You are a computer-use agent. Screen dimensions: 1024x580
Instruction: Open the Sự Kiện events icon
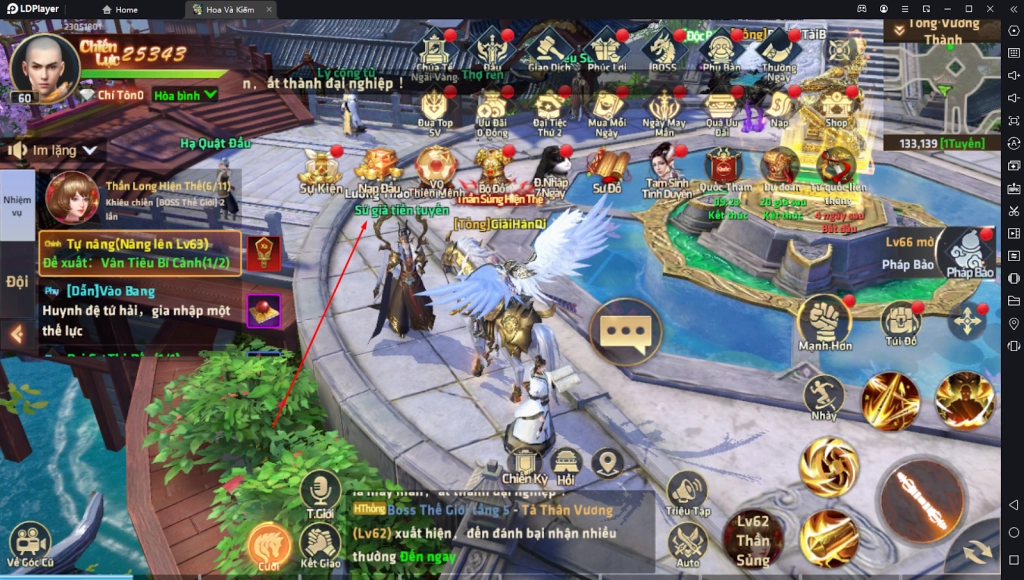pyautogui.click(x=322, y=168)
